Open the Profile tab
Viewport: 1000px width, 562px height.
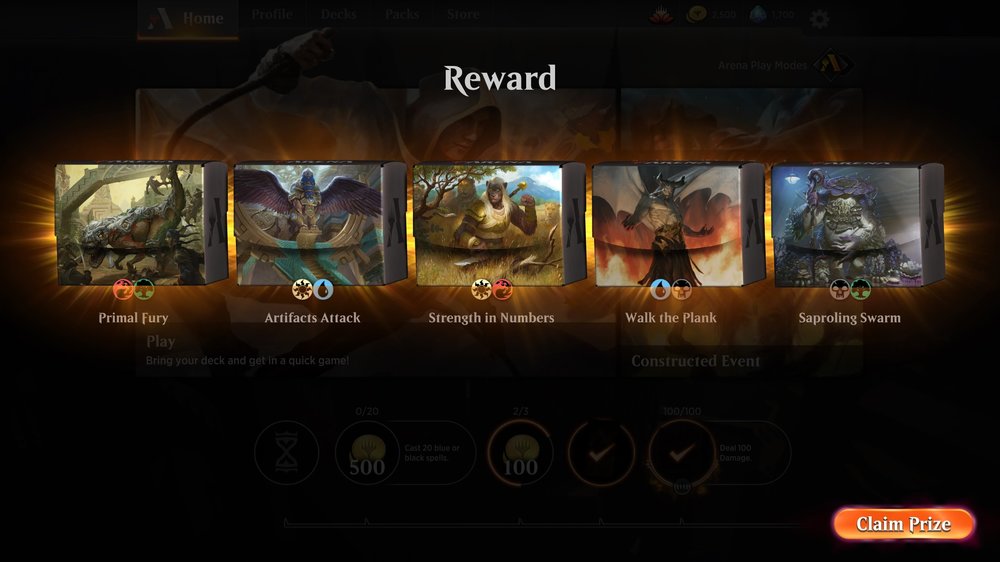click(x=272, y=15)
